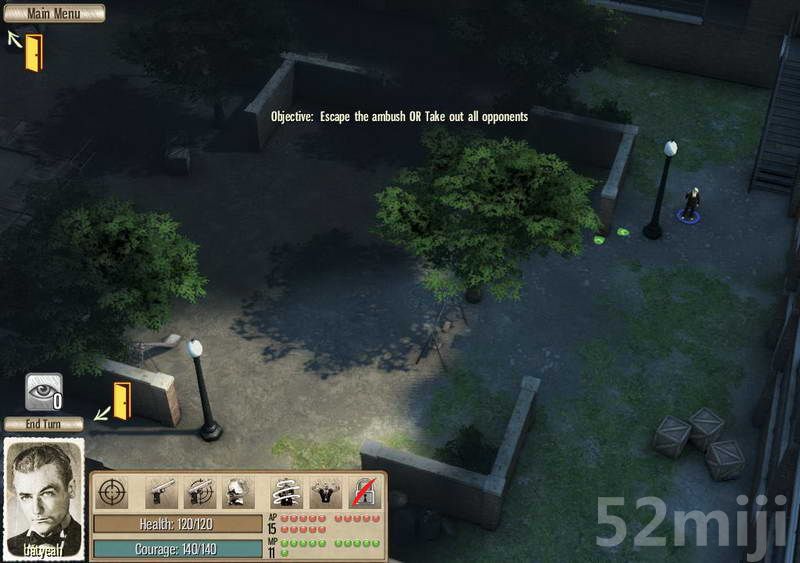Activate the crosshair aim action
The height and width of the screenshot is (563, 800).
pos(112,492)
